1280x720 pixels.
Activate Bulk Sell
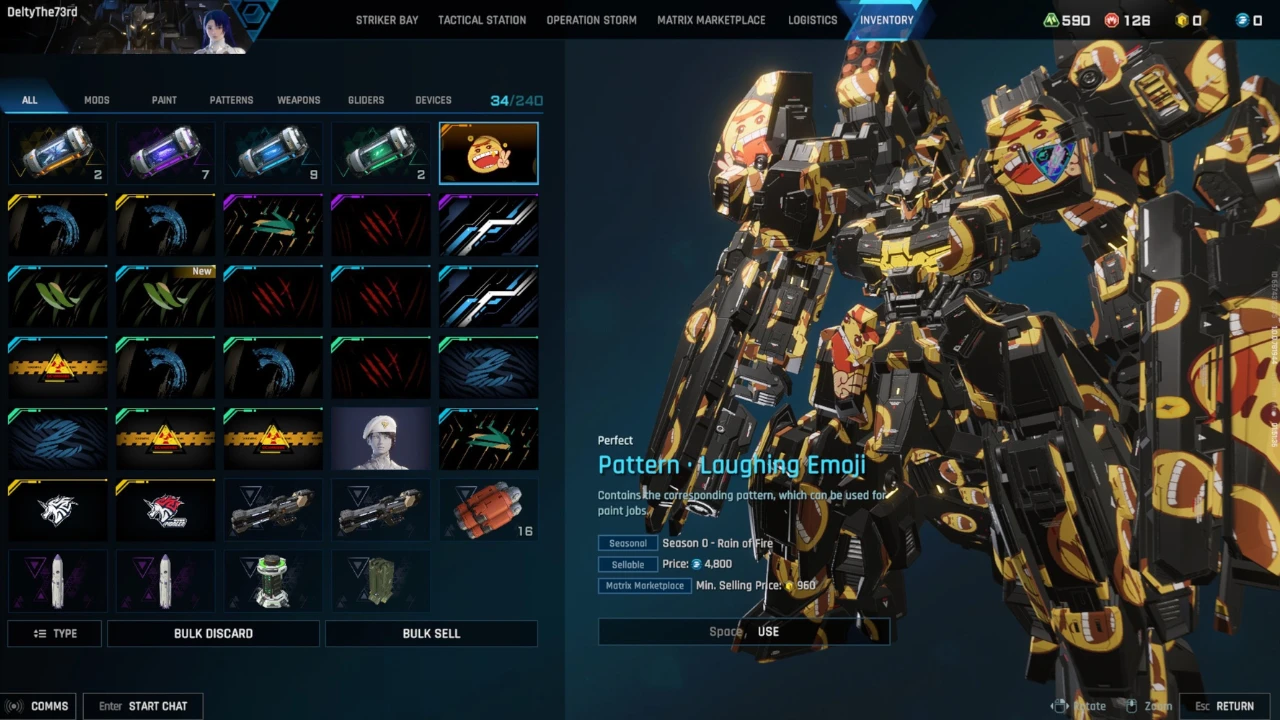point(431,633)
